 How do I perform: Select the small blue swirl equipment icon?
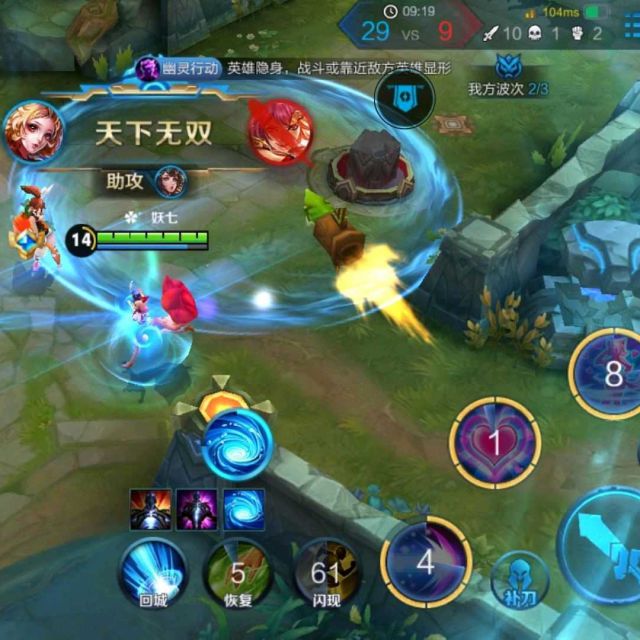click(241, 509)
